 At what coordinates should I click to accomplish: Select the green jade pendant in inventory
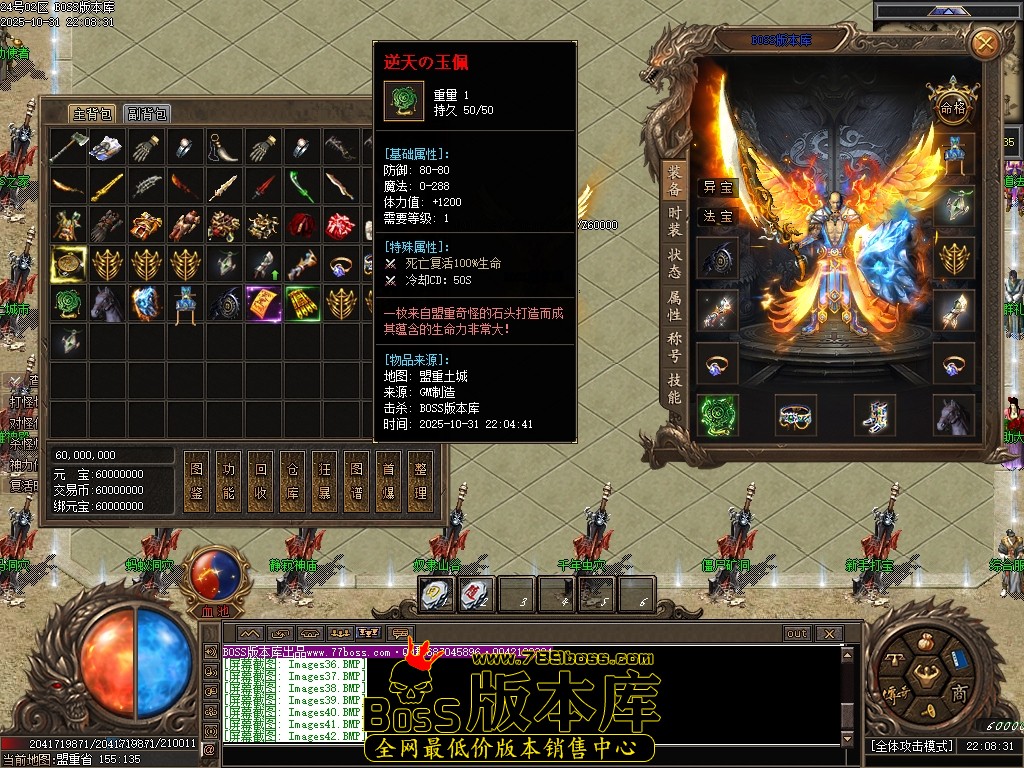click(69, 303)
